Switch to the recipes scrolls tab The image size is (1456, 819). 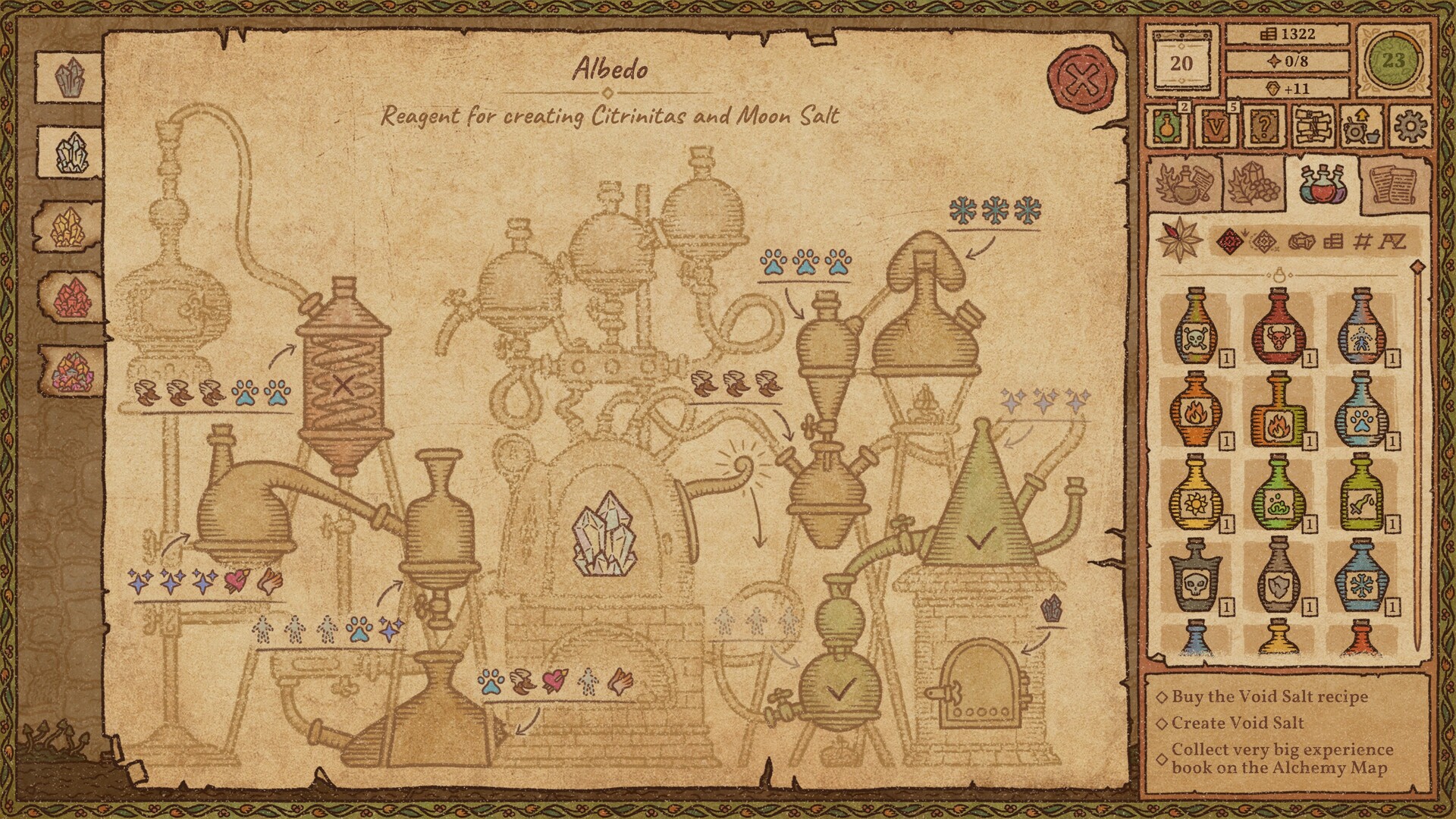1393,182
